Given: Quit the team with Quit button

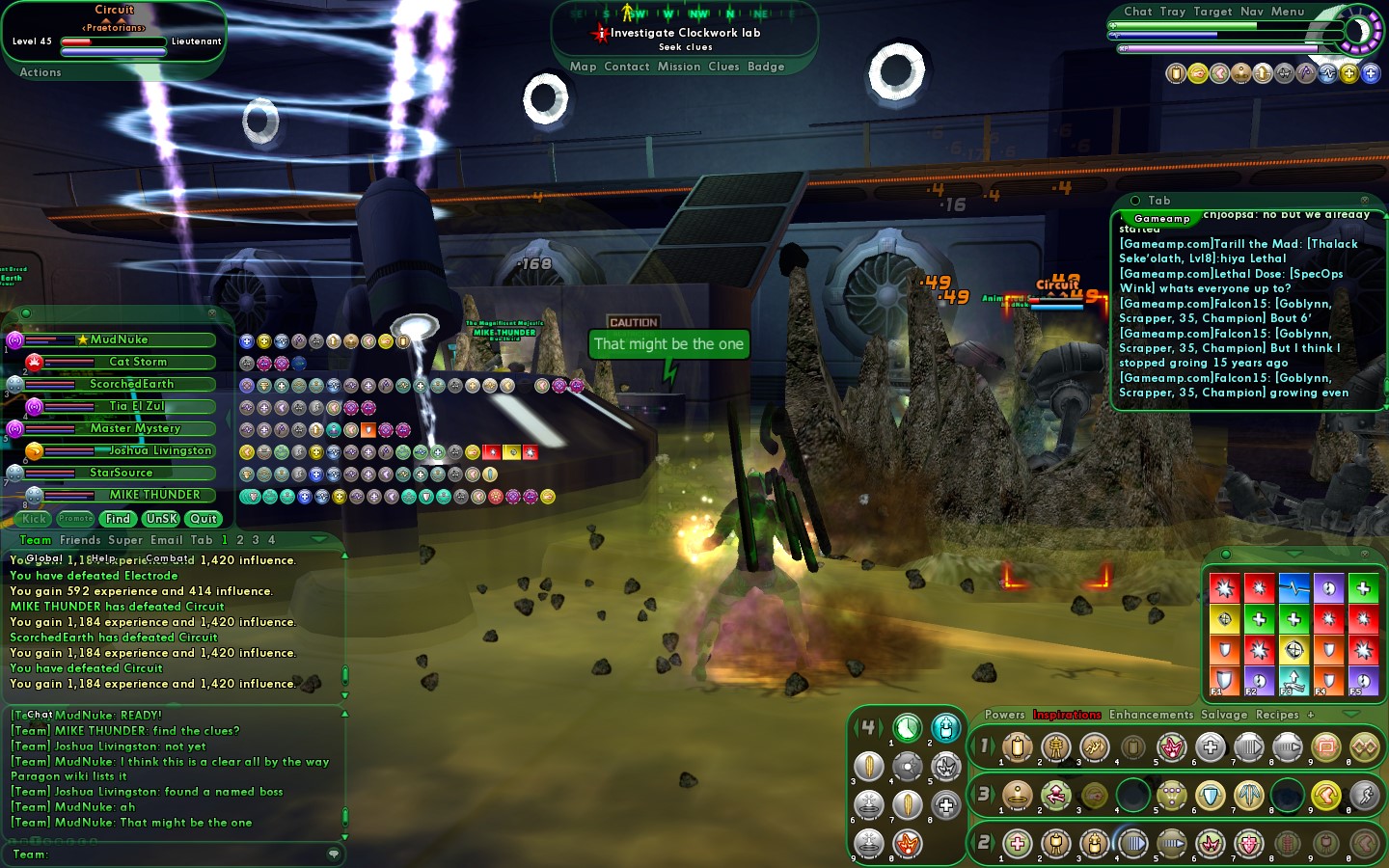Looking at the screenshot, I should (204, 519).
